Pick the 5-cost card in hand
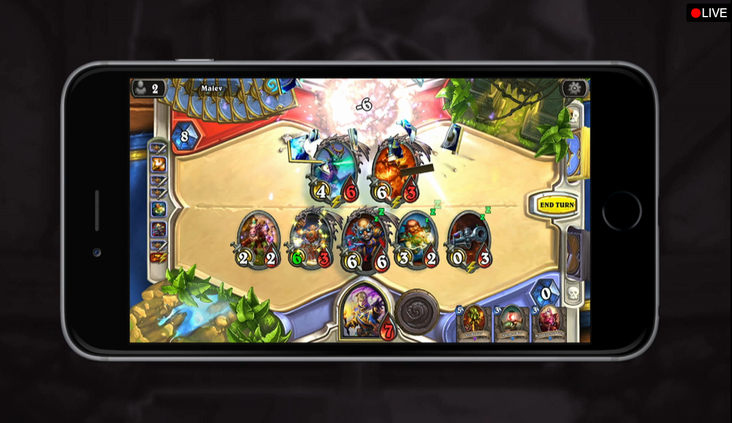Screen dimensions: 732x423 point(472,324)
